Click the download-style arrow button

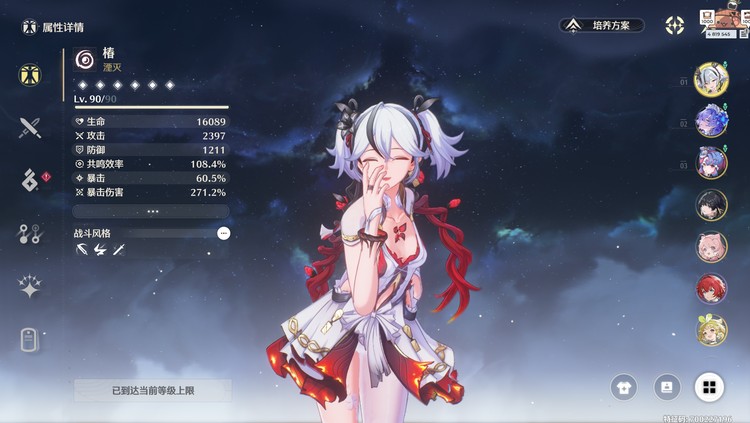(x=667, y=387)
